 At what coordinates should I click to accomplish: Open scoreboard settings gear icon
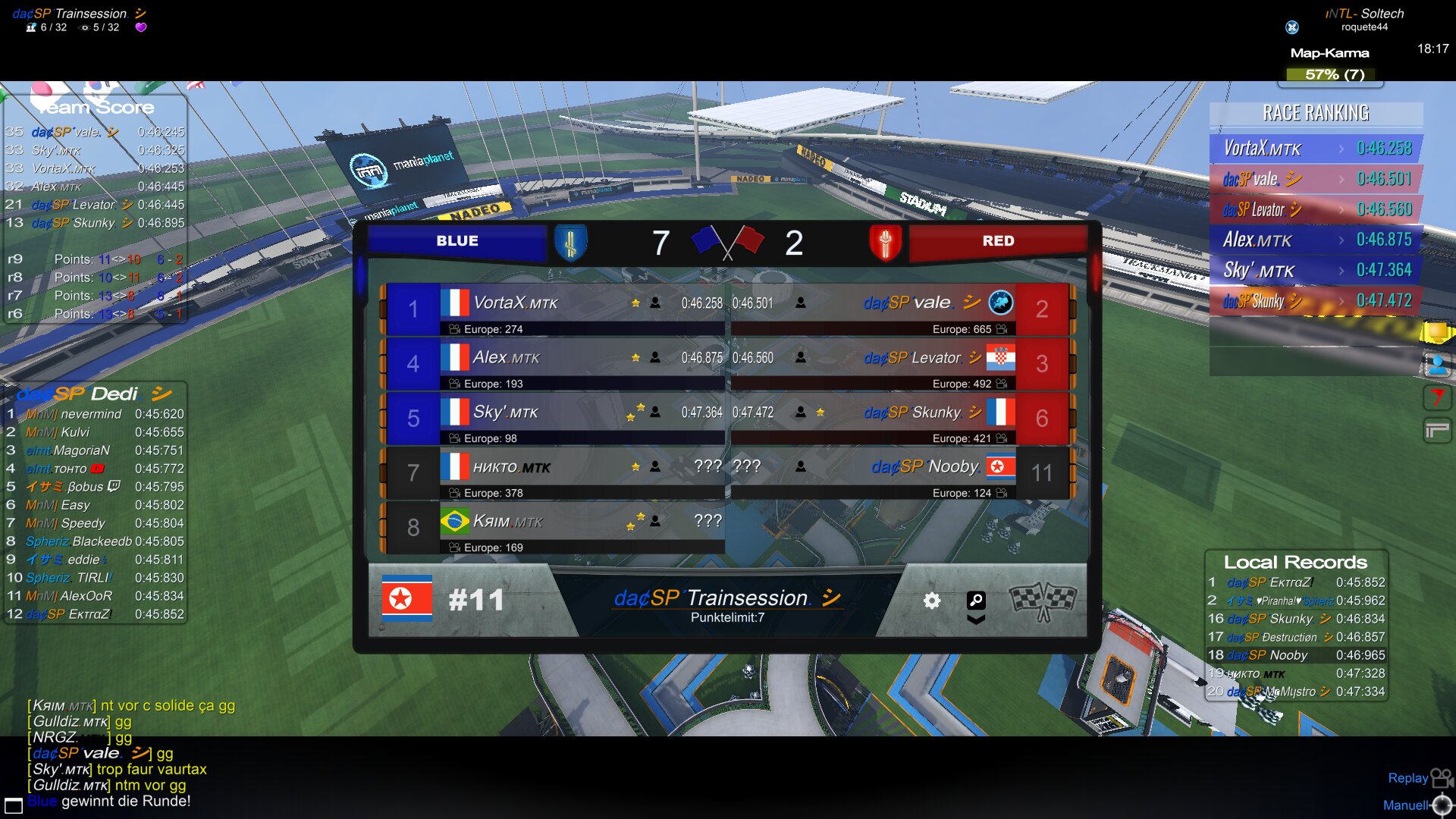point(931,601)
